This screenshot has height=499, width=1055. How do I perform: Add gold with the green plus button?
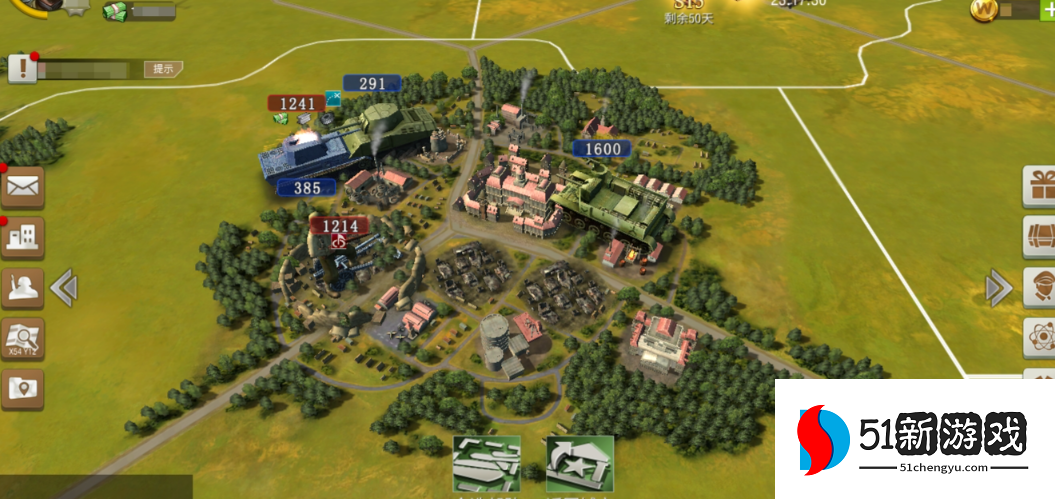click(x=1047, y=10)
